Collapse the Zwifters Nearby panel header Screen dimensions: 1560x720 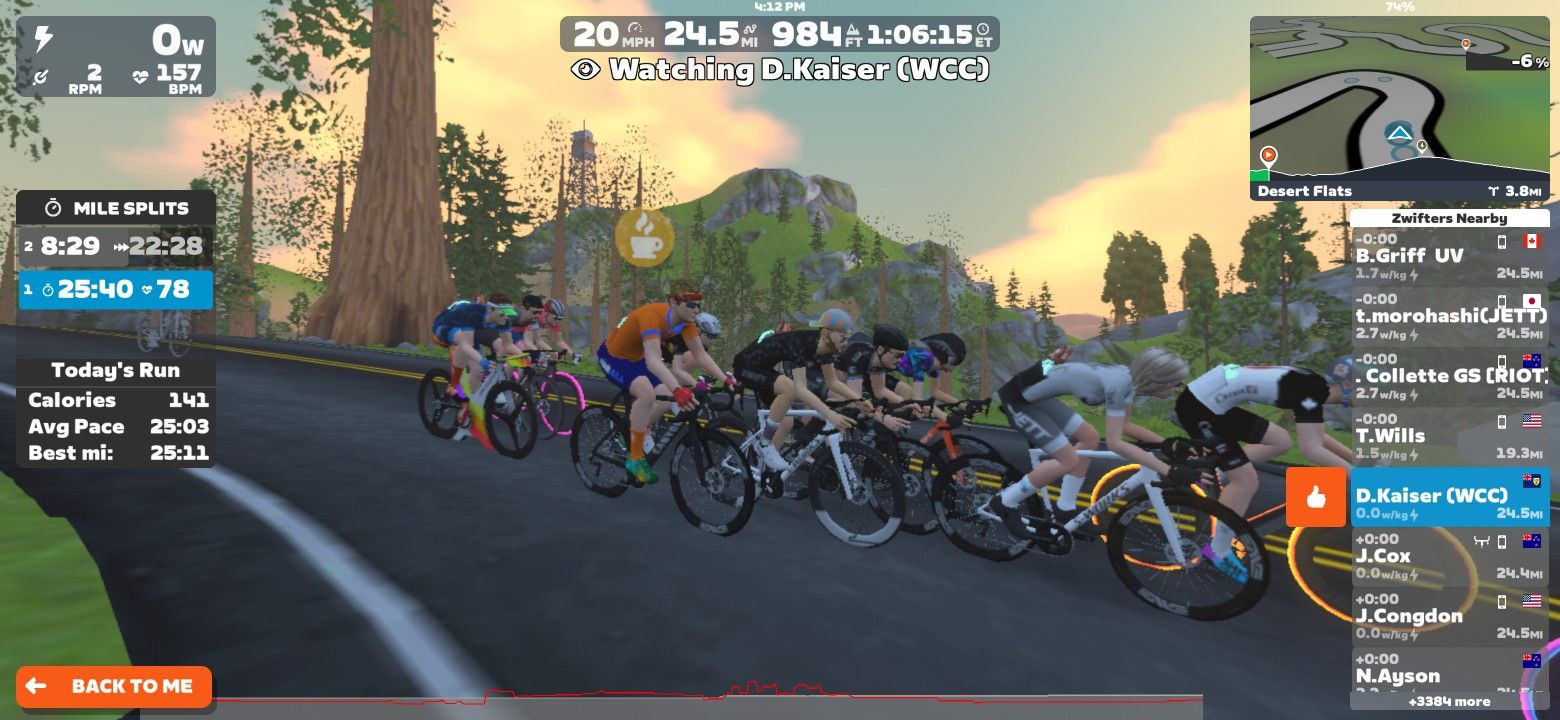pos(1448,218)
